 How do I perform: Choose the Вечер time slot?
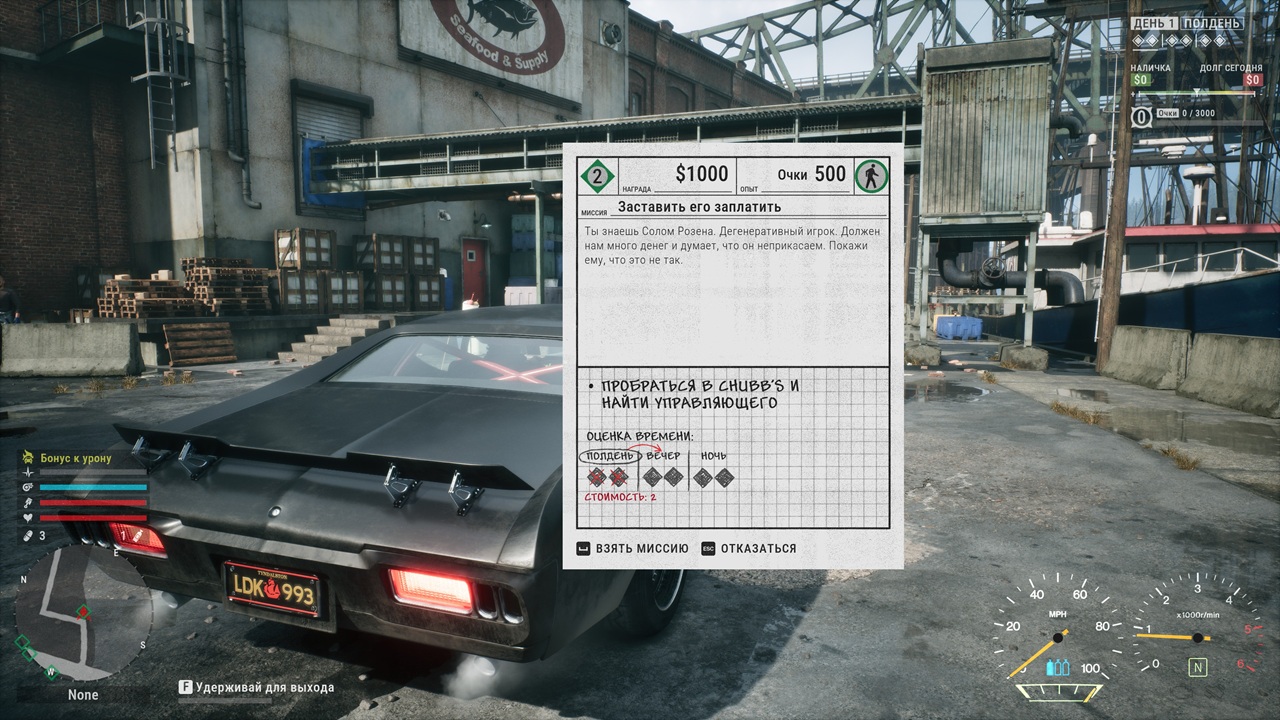click(x=663, y=457)
